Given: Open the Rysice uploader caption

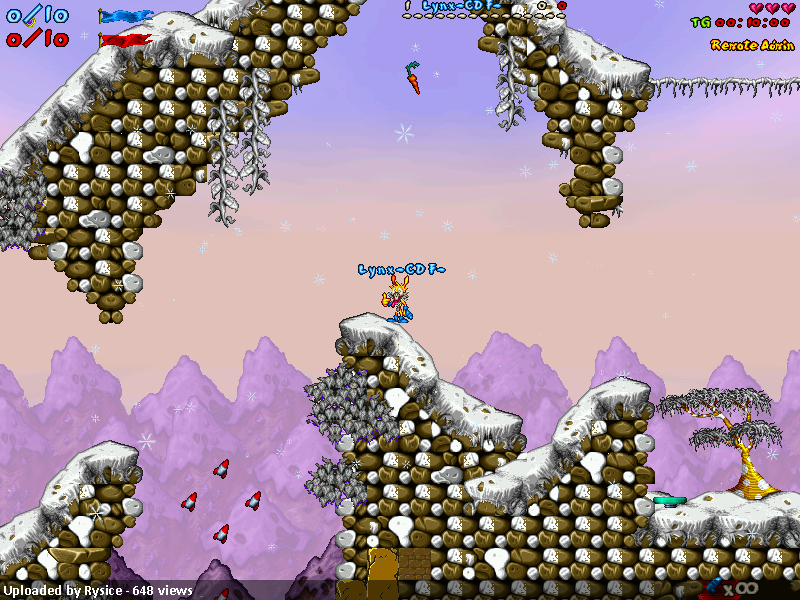Looking at the screenshot, I should [98, 591].
